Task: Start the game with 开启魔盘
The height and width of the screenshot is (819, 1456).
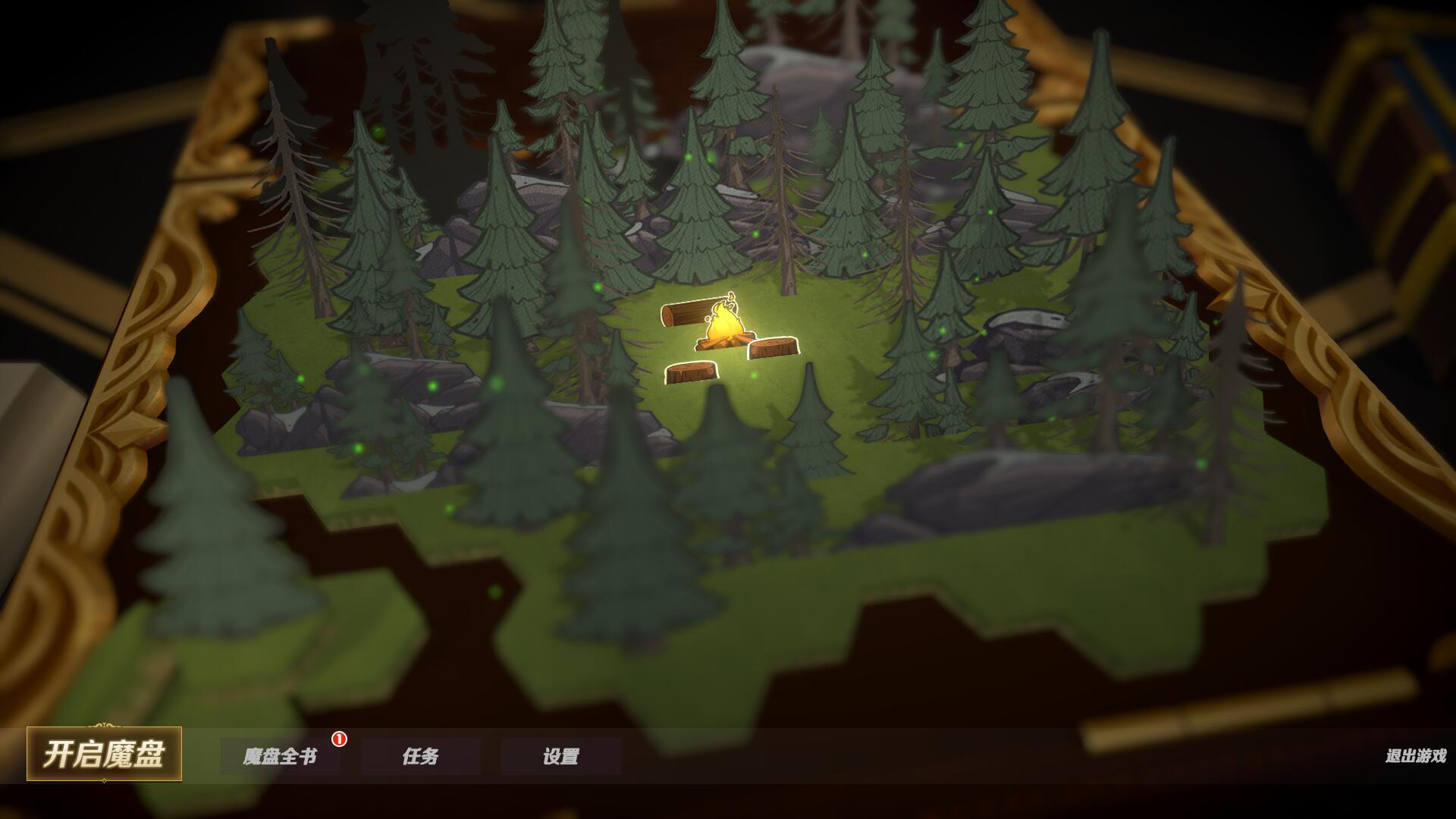Action: (x=104, y=755)
